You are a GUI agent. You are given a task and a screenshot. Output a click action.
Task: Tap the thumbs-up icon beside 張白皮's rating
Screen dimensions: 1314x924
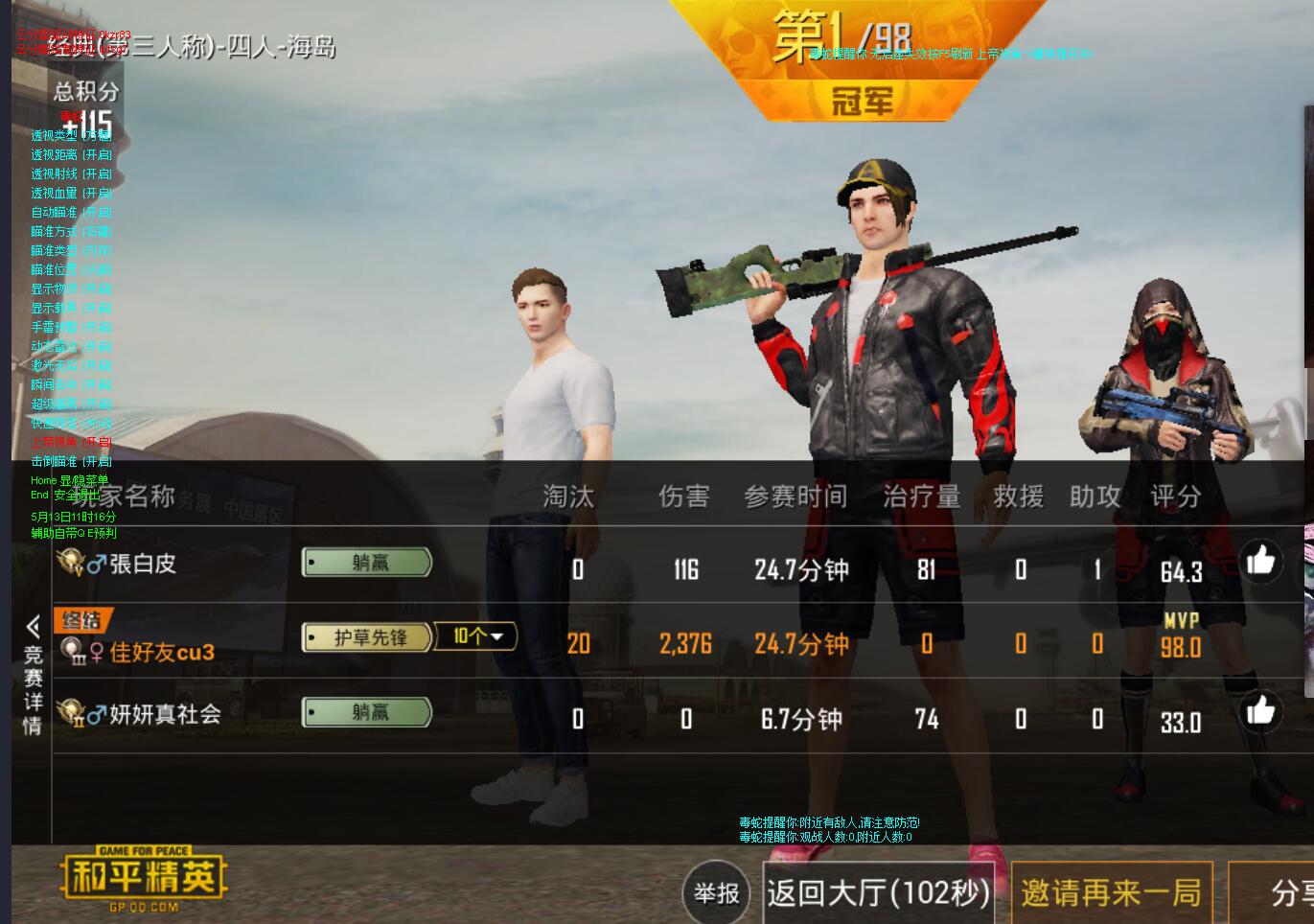pyautogui.click(x=1260, y=561)
